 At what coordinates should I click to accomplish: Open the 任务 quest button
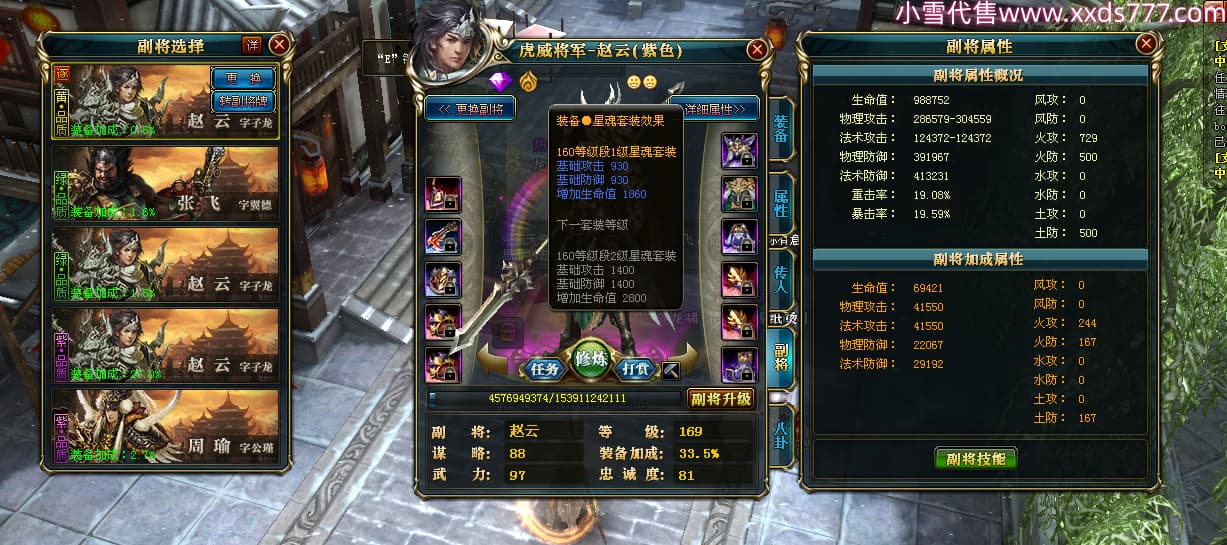[544, 369]
